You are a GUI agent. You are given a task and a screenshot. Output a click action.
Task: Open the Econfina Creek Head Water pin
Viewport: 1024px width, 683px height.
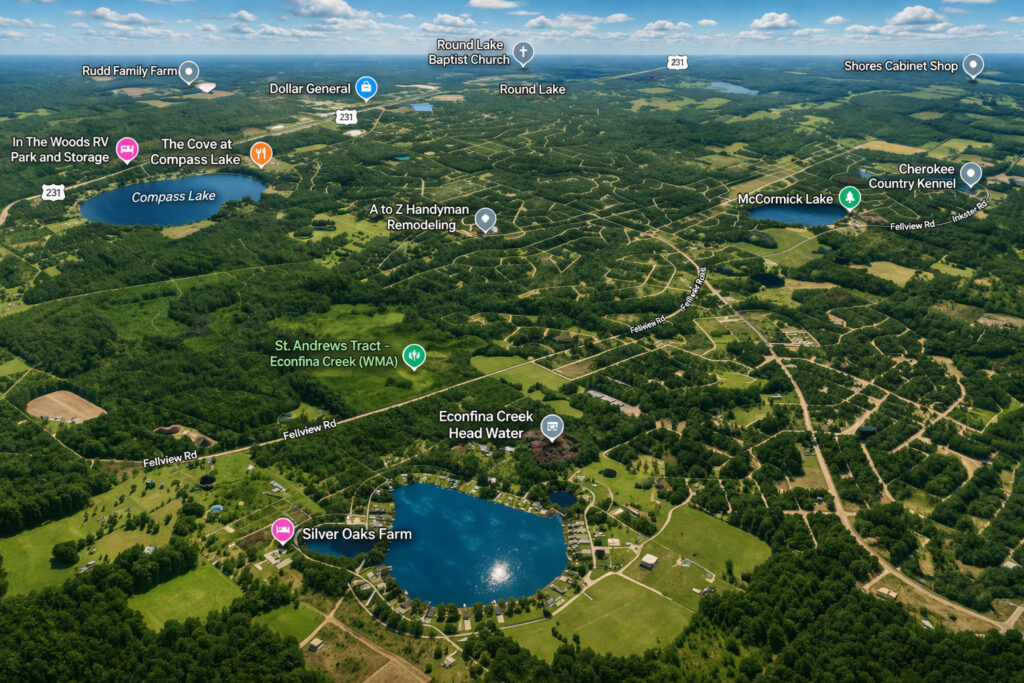[551, 427]
